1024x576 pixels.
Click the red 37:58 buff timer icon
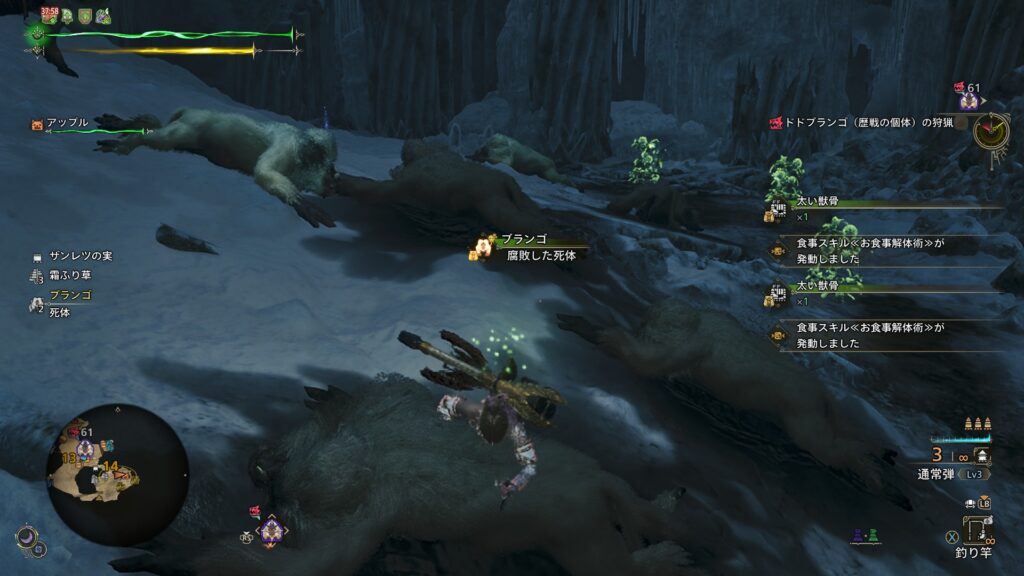49,15
